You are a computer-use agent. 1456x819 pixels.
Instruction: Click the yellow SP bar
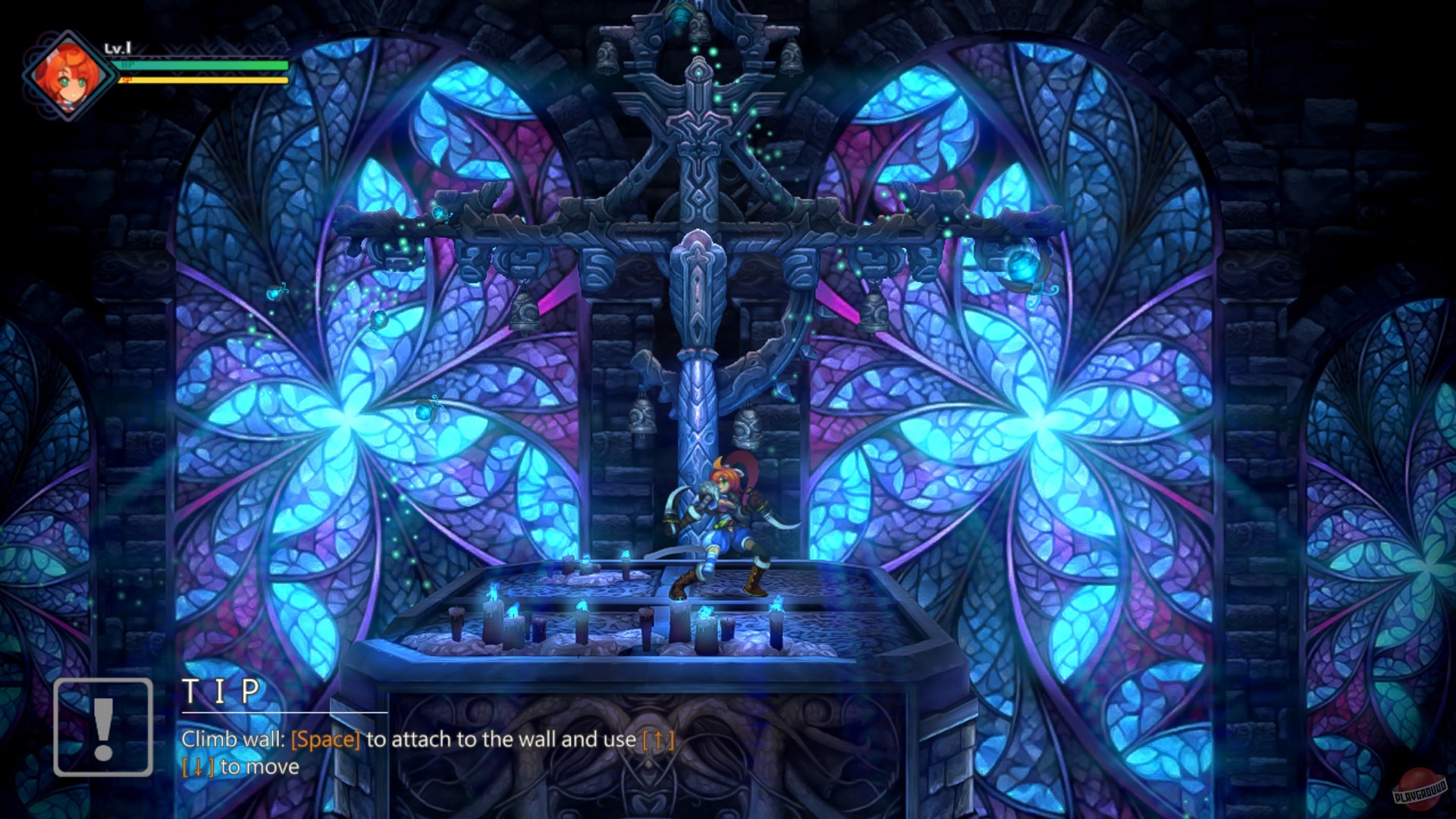pos(197,80)
